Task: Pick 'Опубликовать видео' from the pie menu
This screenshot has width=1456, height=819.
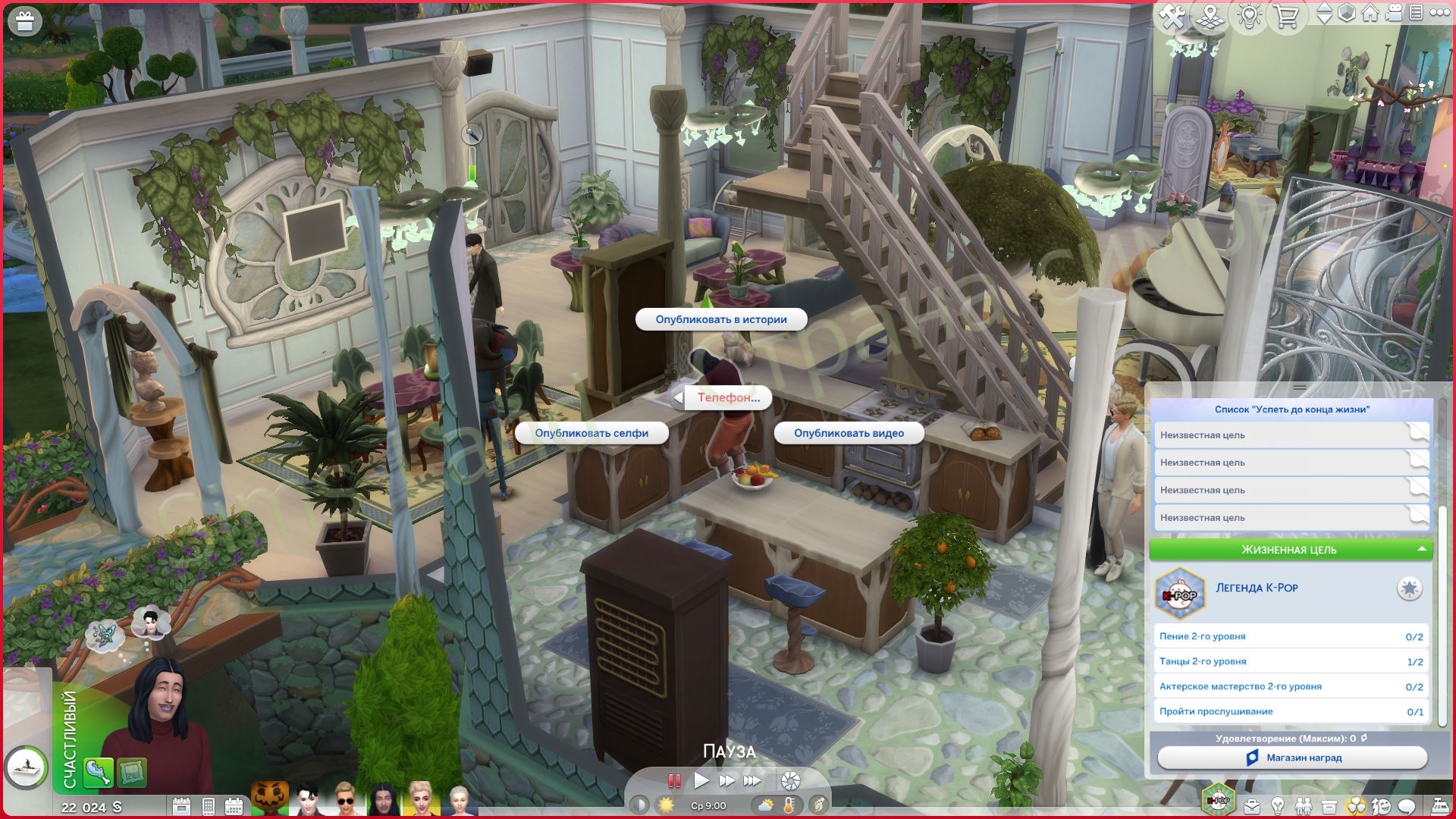Action: coord(849,433)
